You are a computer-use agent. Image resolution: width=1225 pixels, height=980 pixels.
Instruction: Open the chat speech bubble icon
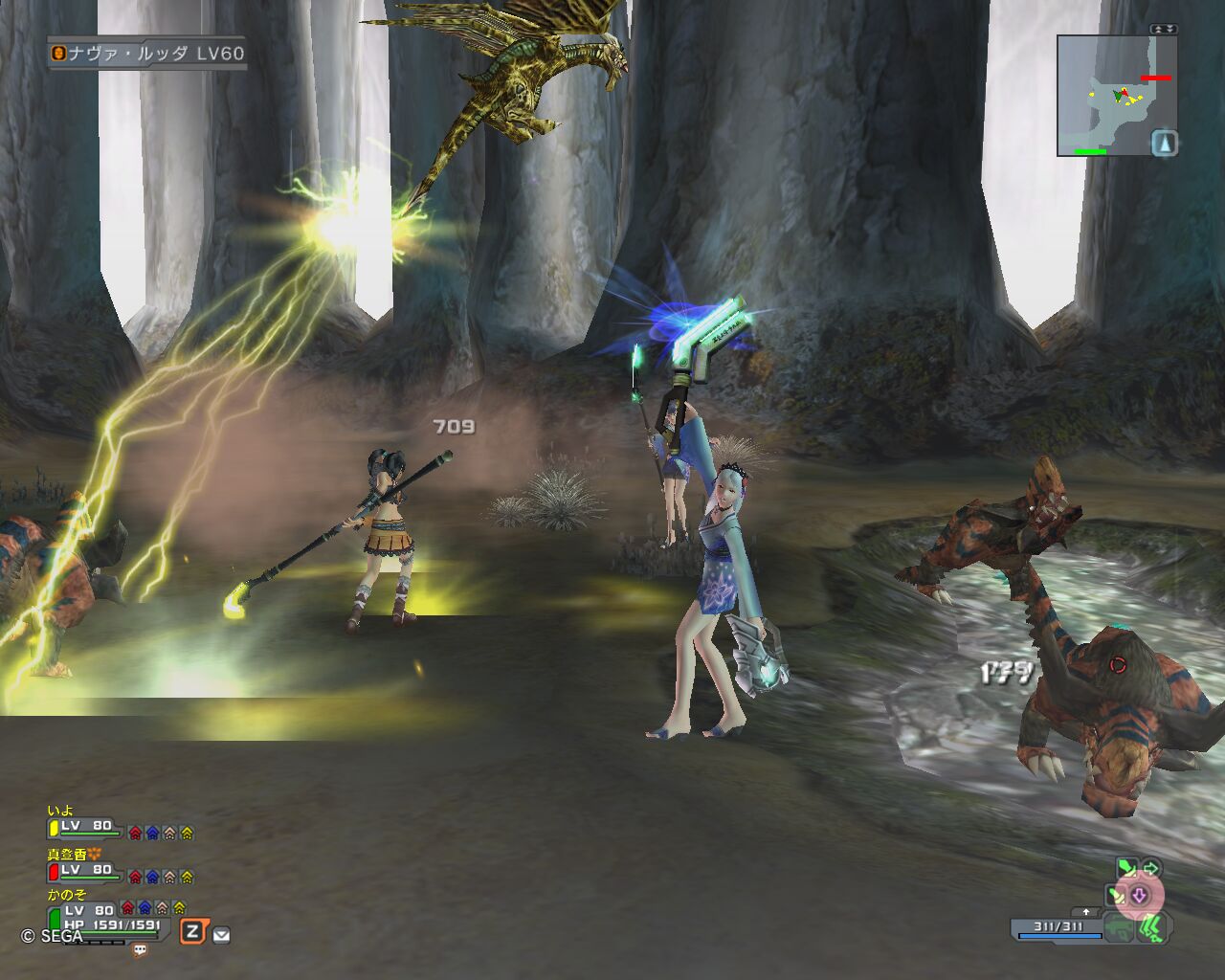pyautogui.click(x=141, y=950)
